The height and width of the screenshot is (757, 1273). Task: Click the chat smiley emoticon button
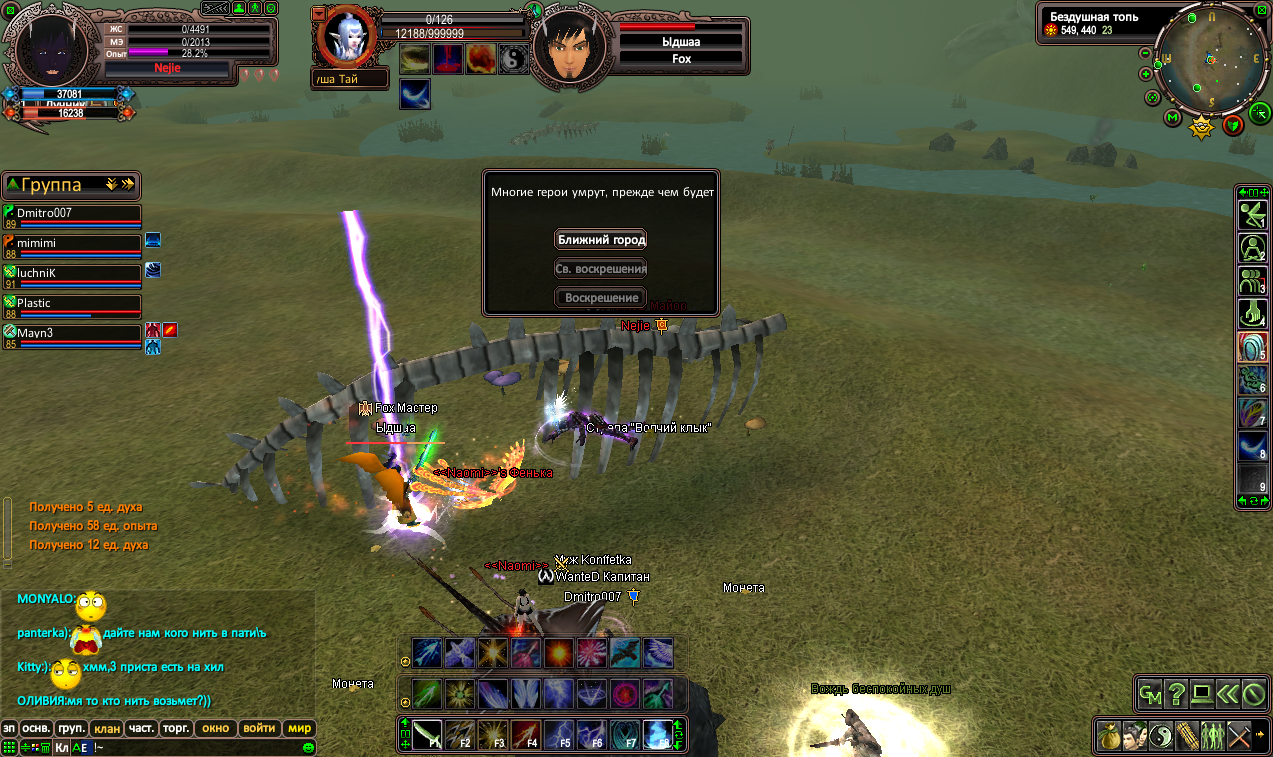(x=308, y=747)
